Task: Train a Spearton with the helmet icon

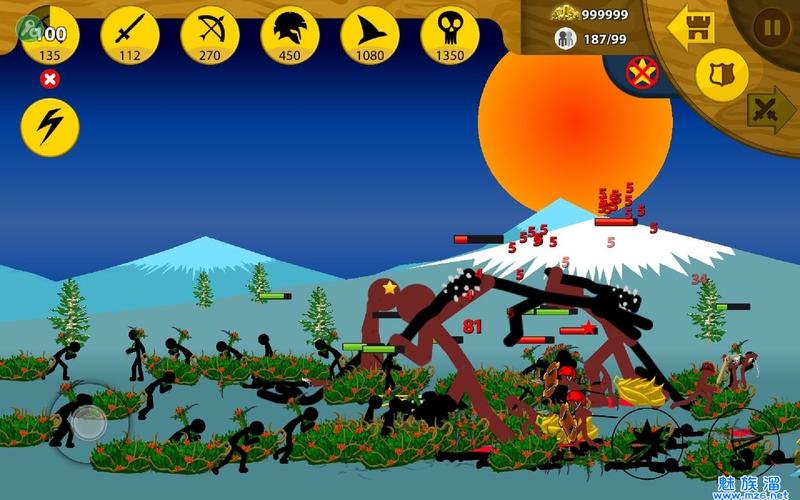Action: pos(289,35)
